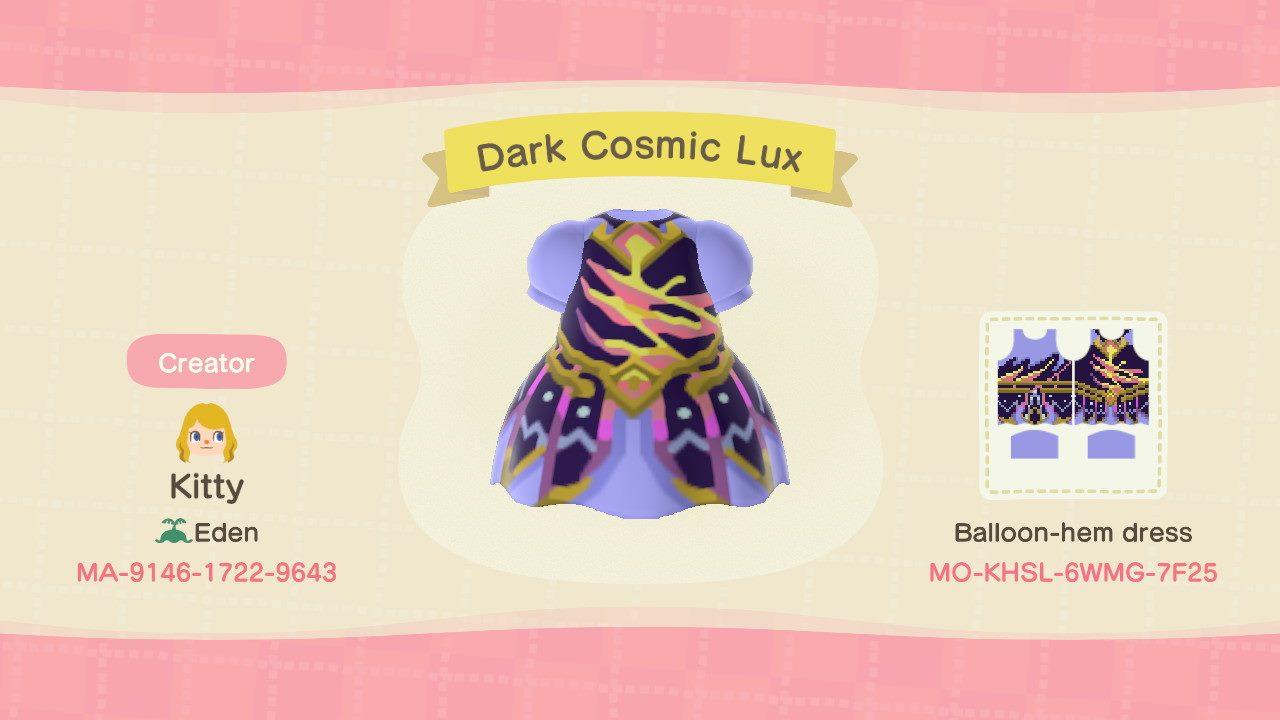The width and height of the screenshot is (1280, 720).
Task: Click the pink Creator badge
Action: coord(205,362)
